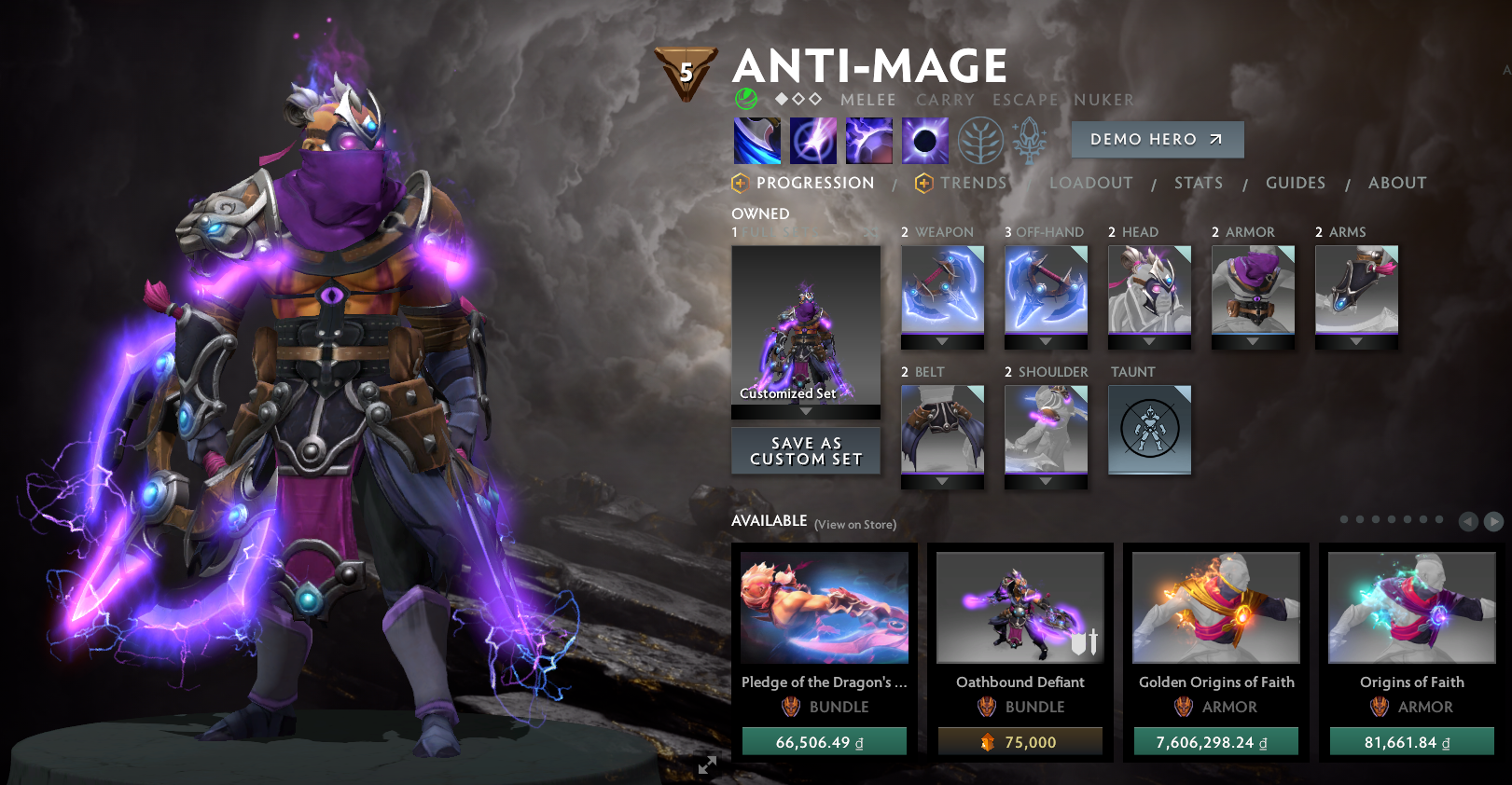1512x785 pixels.
Task: Expand the Head item dropdown arrow
Action: [1149, 341]
